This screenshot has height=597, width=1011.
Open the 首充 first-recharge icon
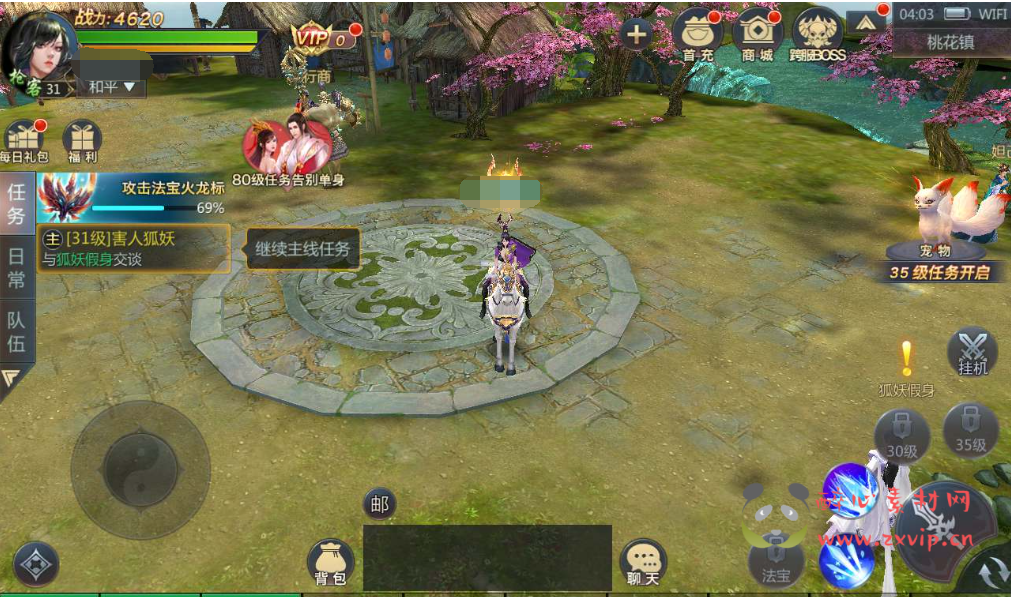pyautogui.click(x=698, y=34)
